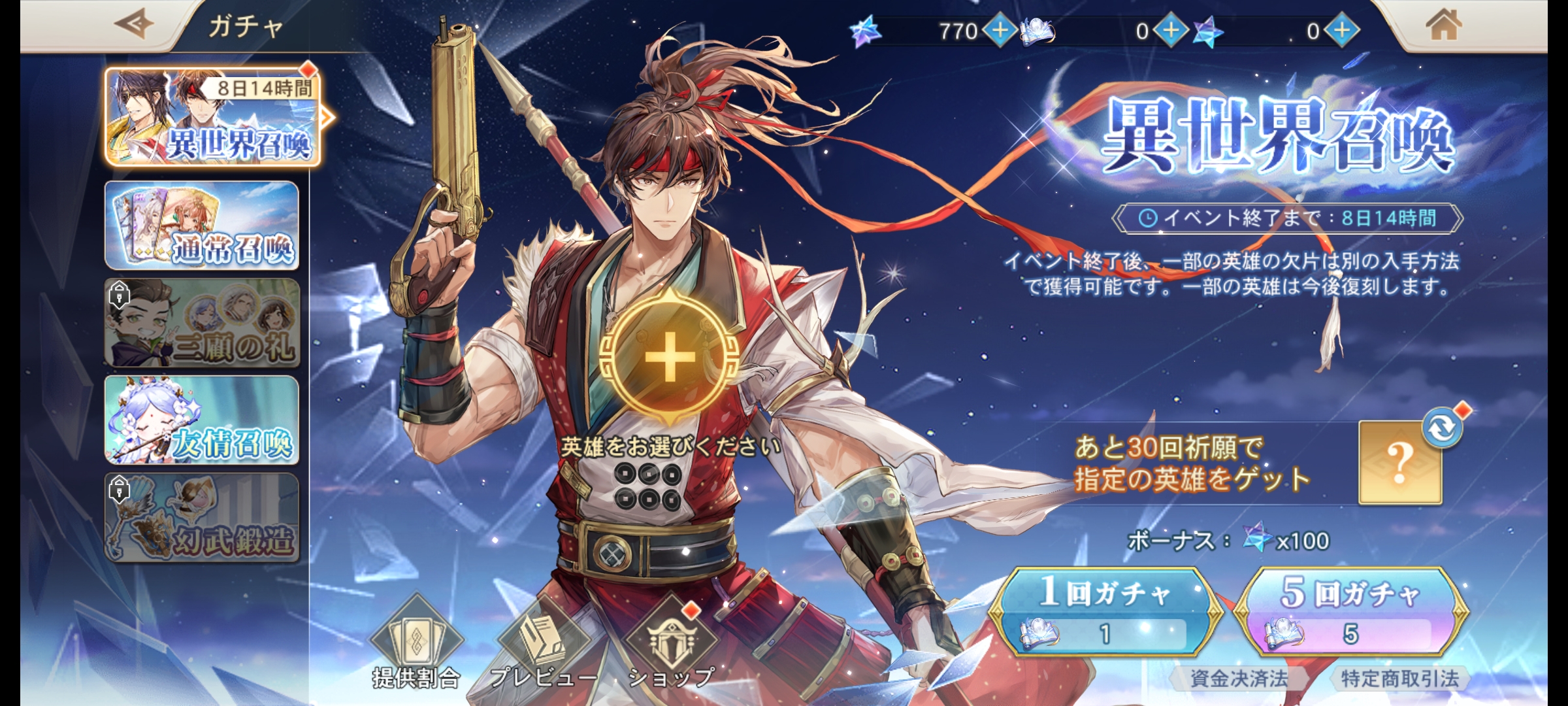Add more purple star currency

coord(1342,30)
